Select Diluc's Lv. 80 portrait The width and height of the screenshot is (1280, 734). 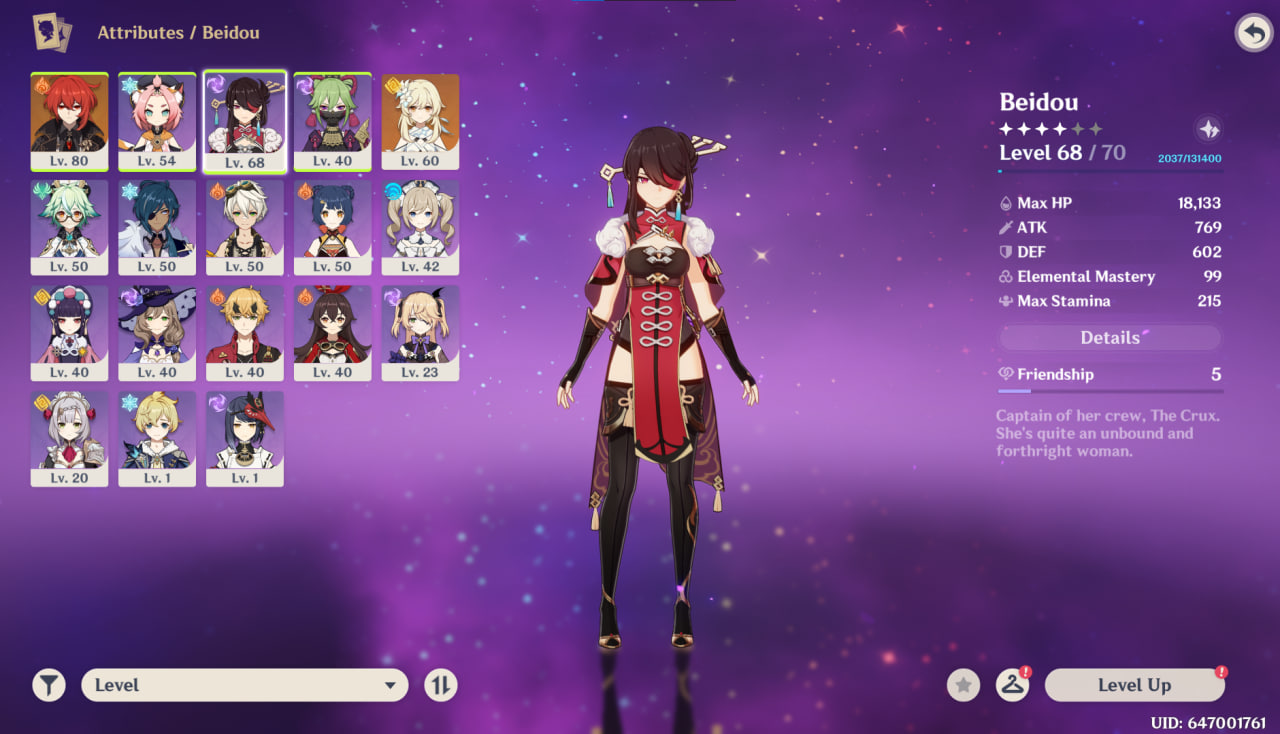coord(69,121)
